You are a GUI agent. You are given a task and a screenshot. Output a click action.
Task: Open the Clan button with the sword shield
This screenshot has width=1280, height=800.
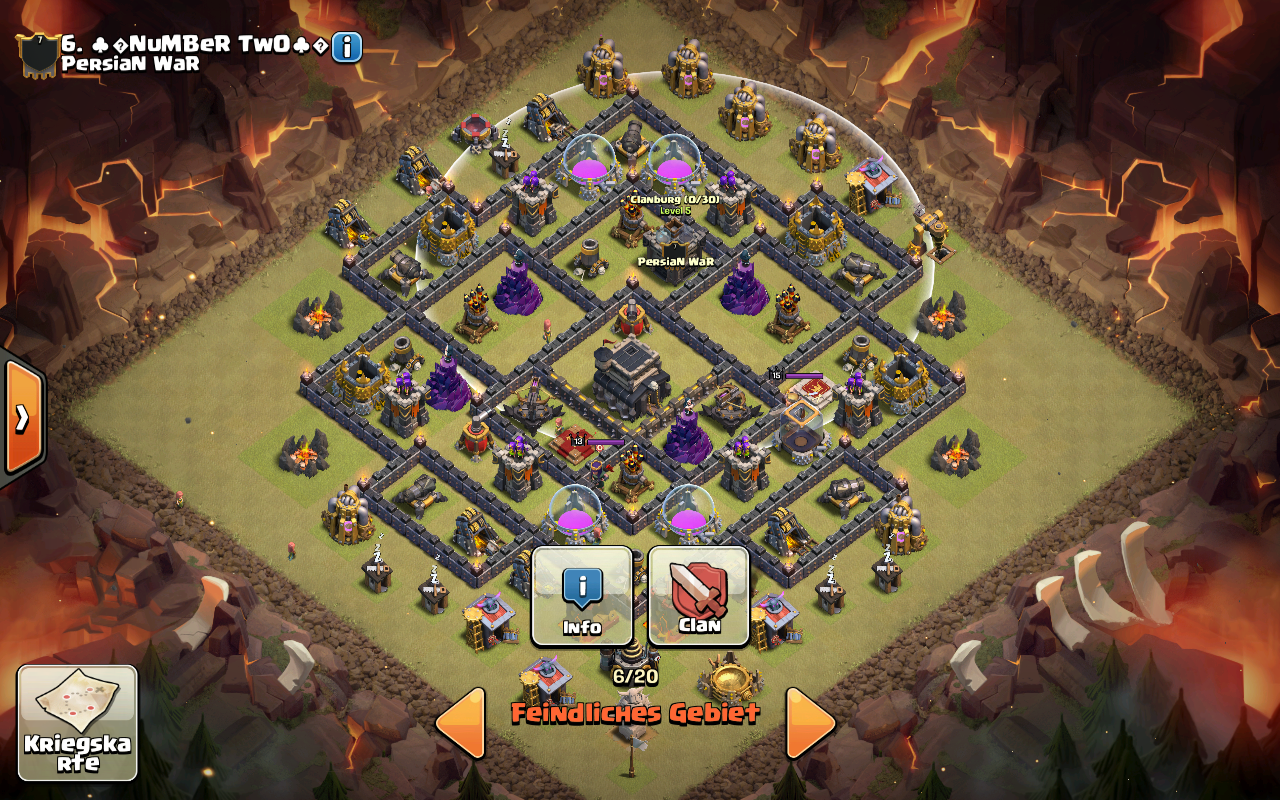[x=699, y=596]
